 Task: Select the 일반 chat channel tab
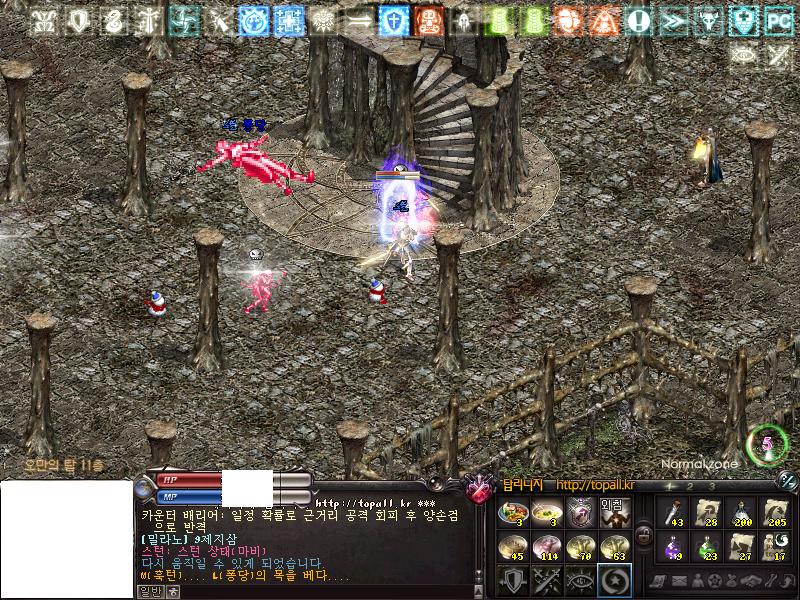(x=150, y=591)
